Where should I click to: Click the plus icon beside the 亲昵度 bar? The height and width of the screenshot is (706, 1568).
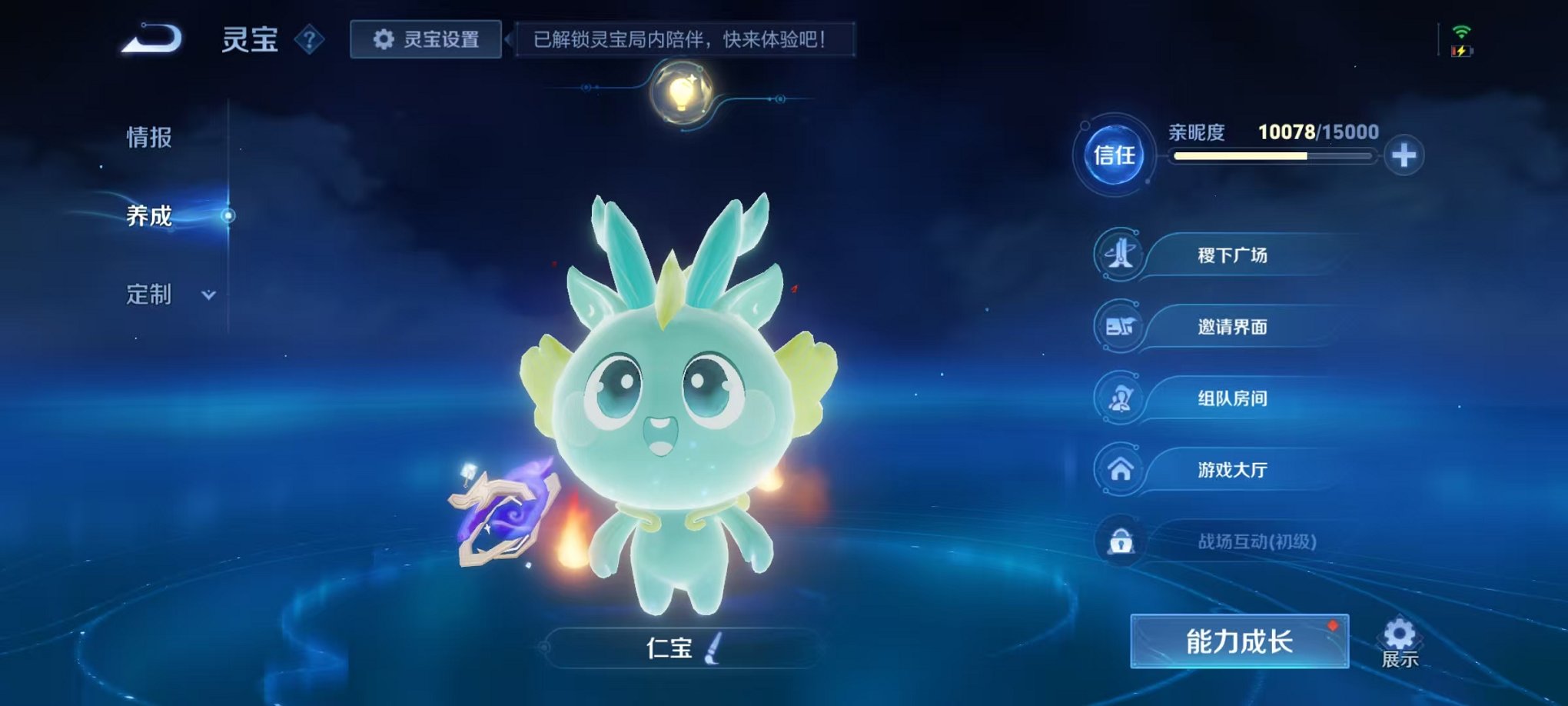(x=1406, y=155)
